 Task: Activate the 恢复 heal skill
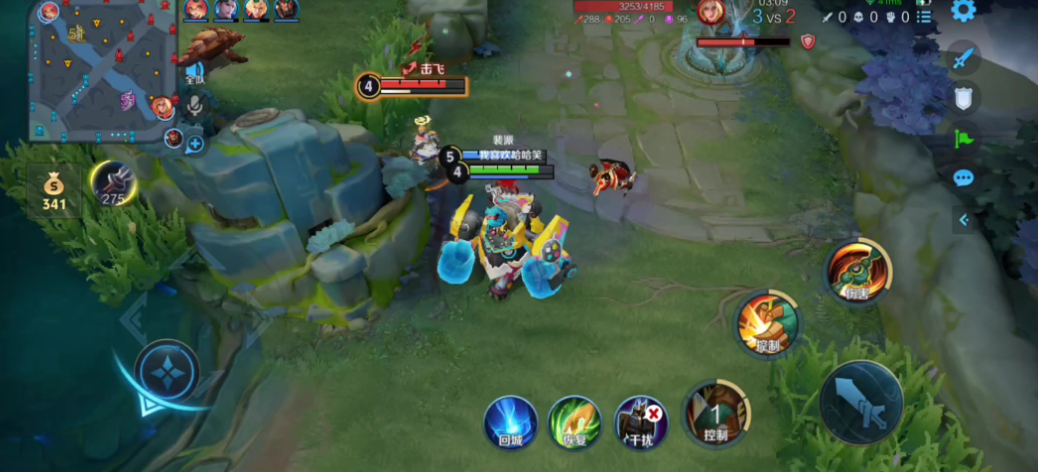575,421
